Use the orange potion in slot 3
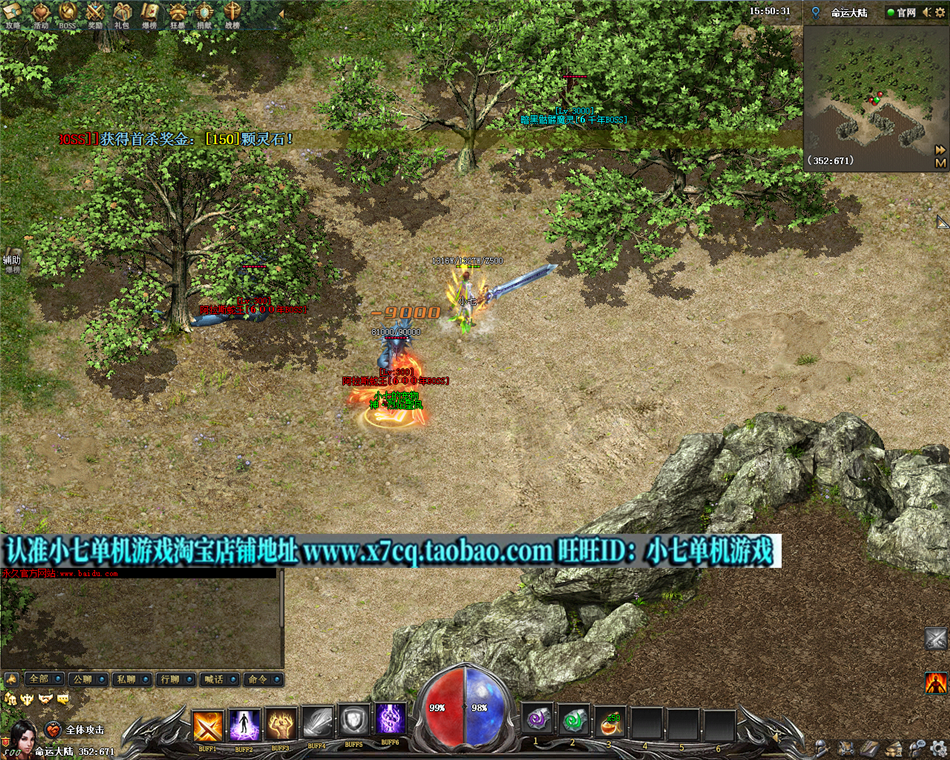The height and width of the screenshot is (760, 950). [x=609, y=720]
